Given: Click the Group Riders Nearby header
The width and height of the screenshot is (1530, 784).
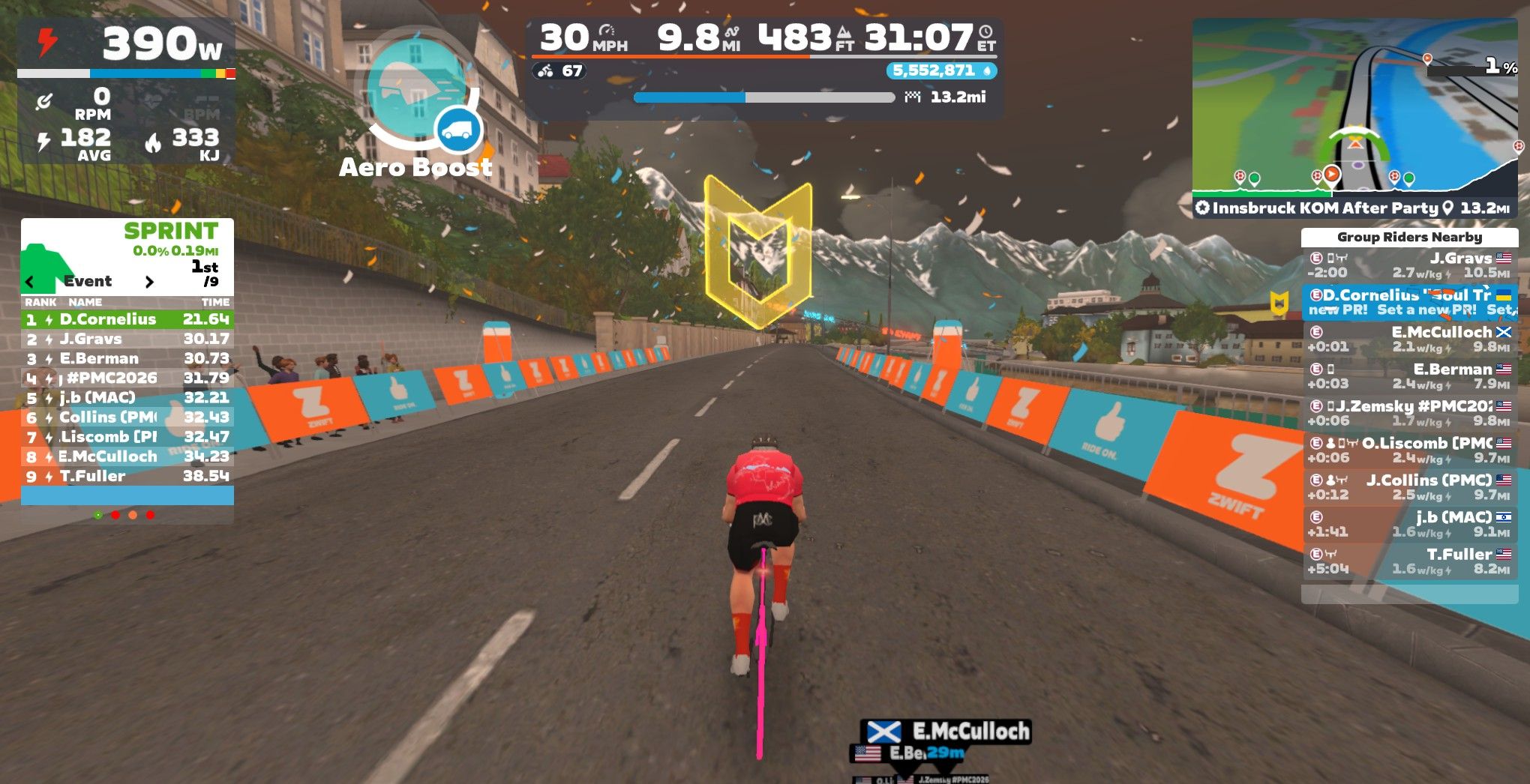Looking at the screenshot, I should 1408,237.
